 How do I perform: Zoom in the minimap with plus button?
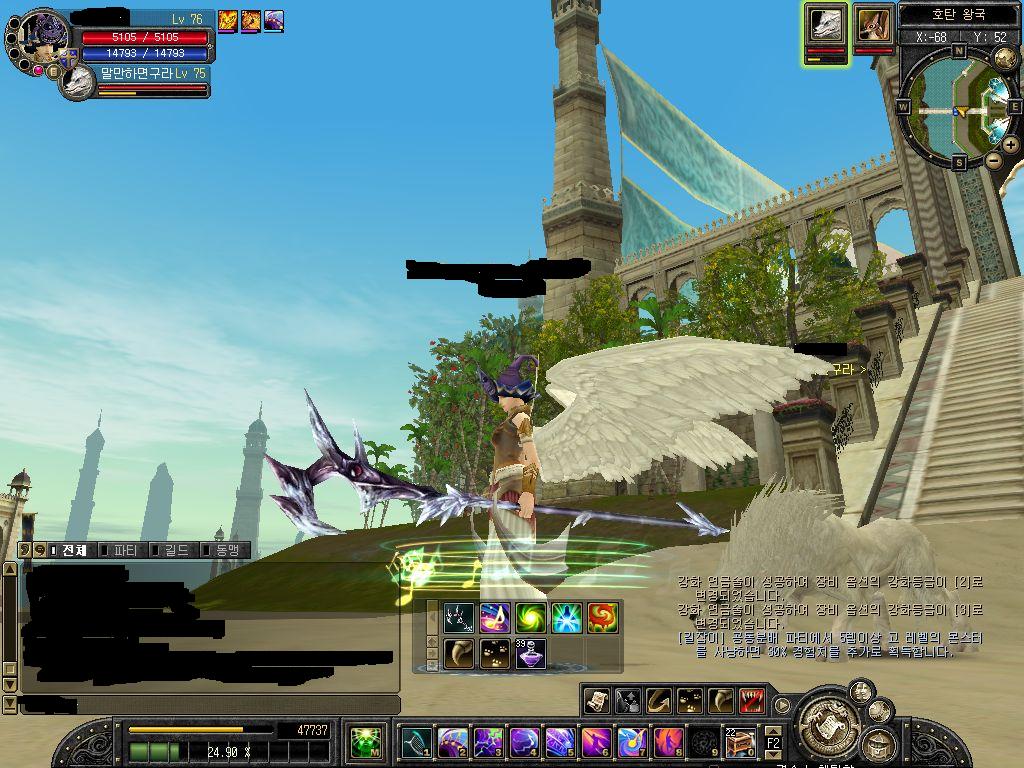1011,145
